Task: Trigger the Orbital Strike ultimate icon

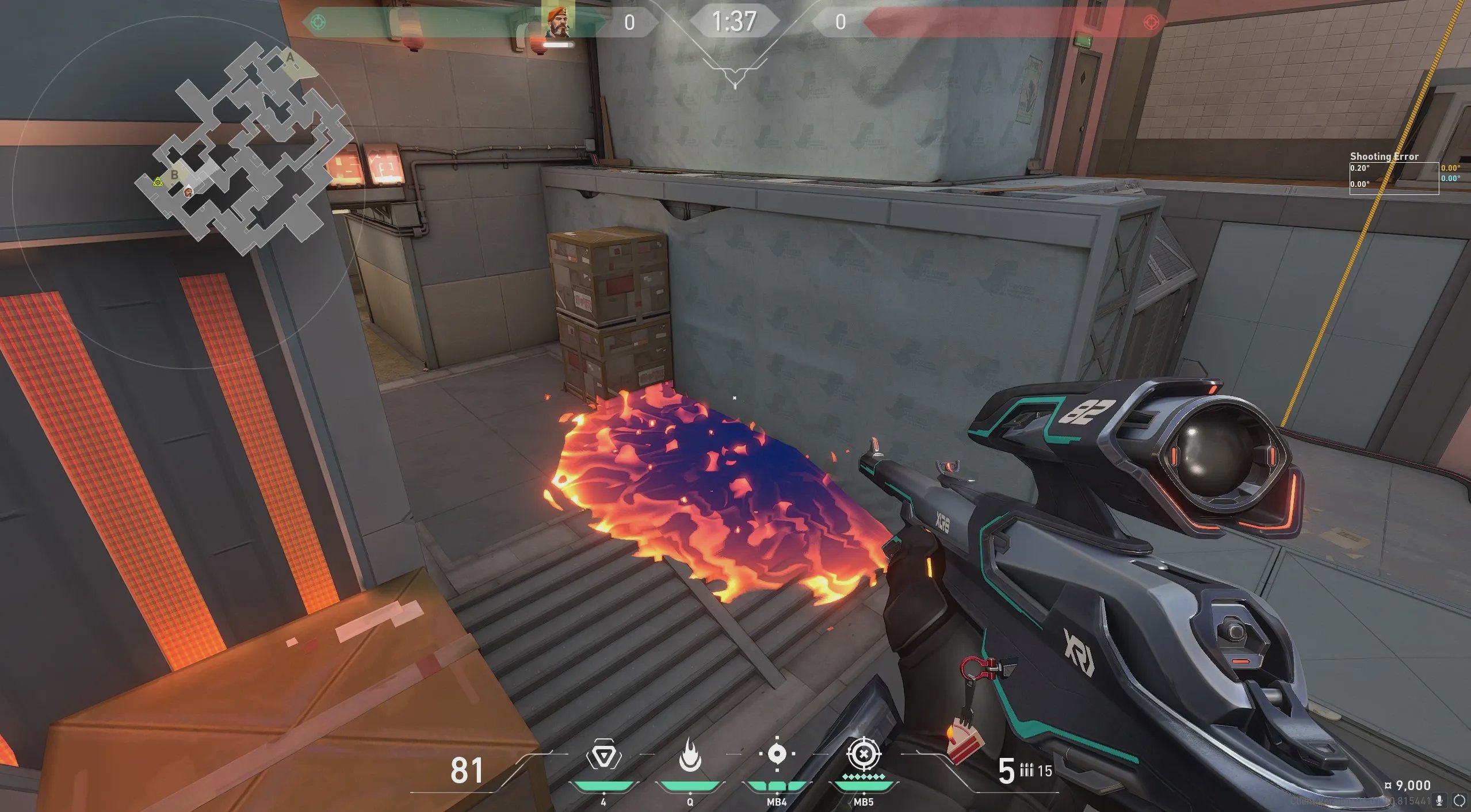Action: pos(863,754)
